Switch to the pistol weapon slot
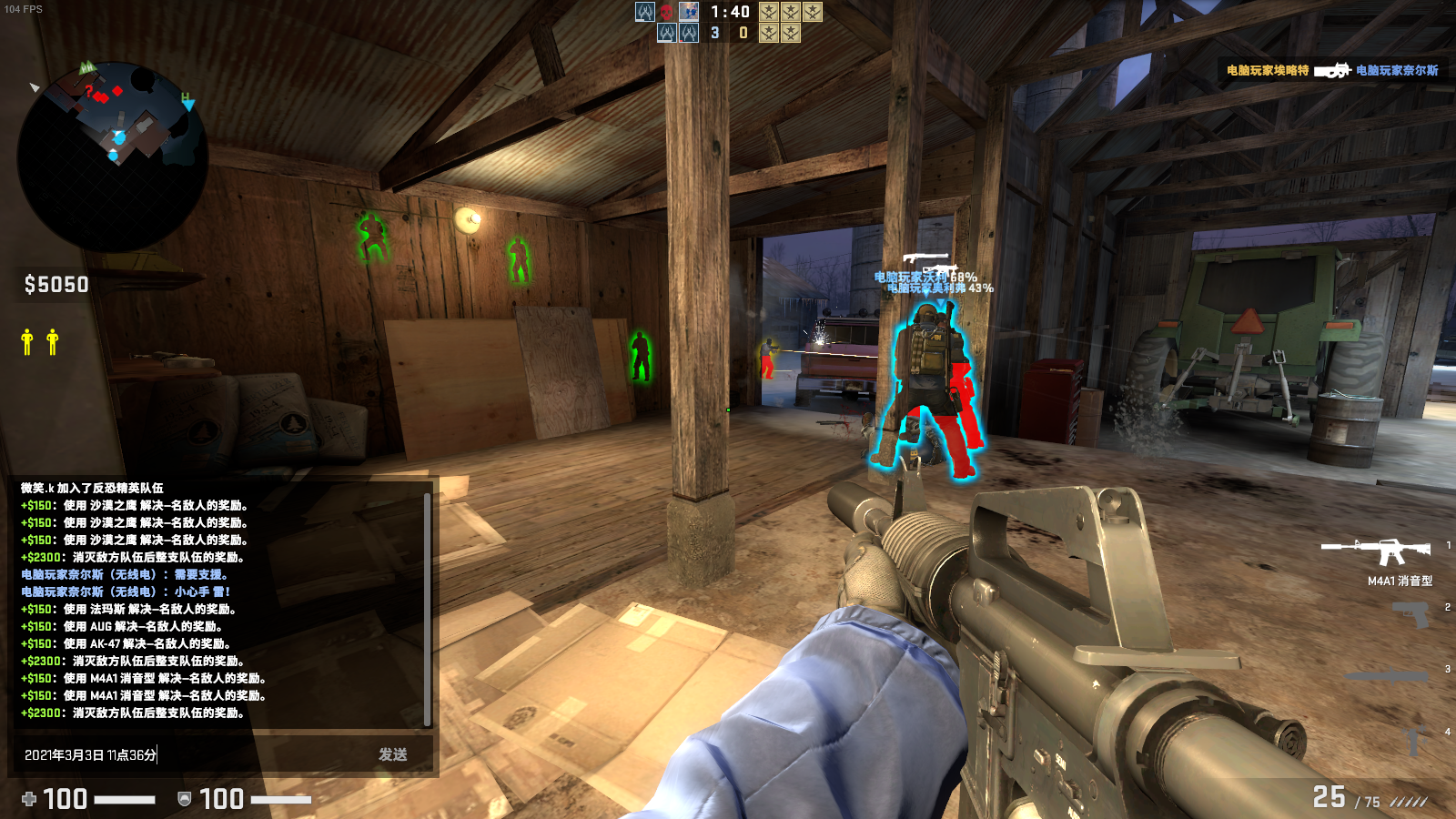Image resolution: width=1456 pixels, height=819 pixels. tap(1411, 616)
